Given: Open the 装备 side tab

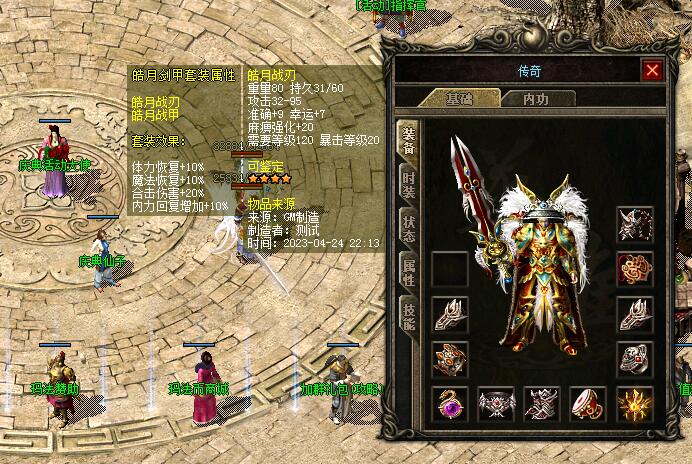Looking at the screenshot, I should tap(408, 141).
